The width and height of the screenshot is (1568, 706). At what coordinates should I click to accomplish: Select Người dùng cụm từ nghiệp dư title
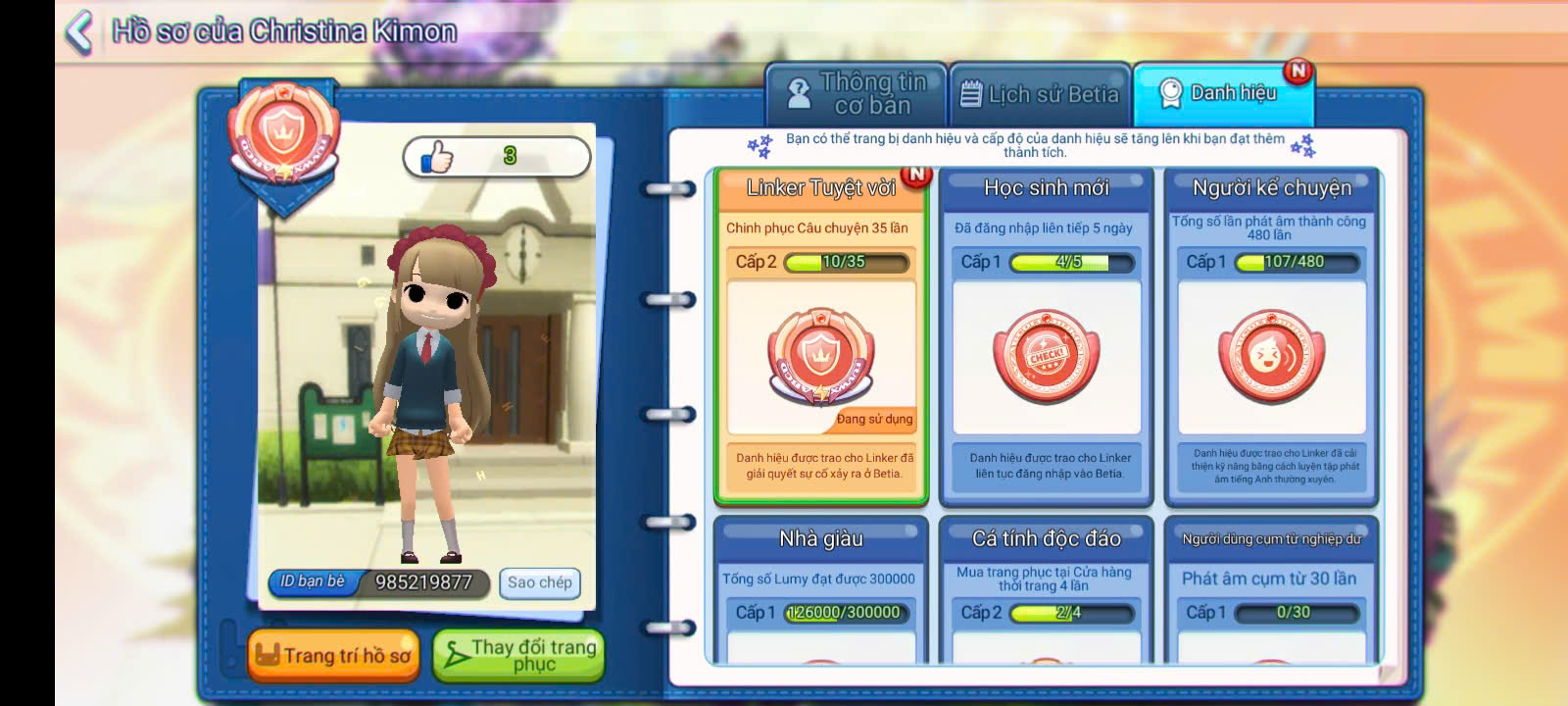point(1271,590)
